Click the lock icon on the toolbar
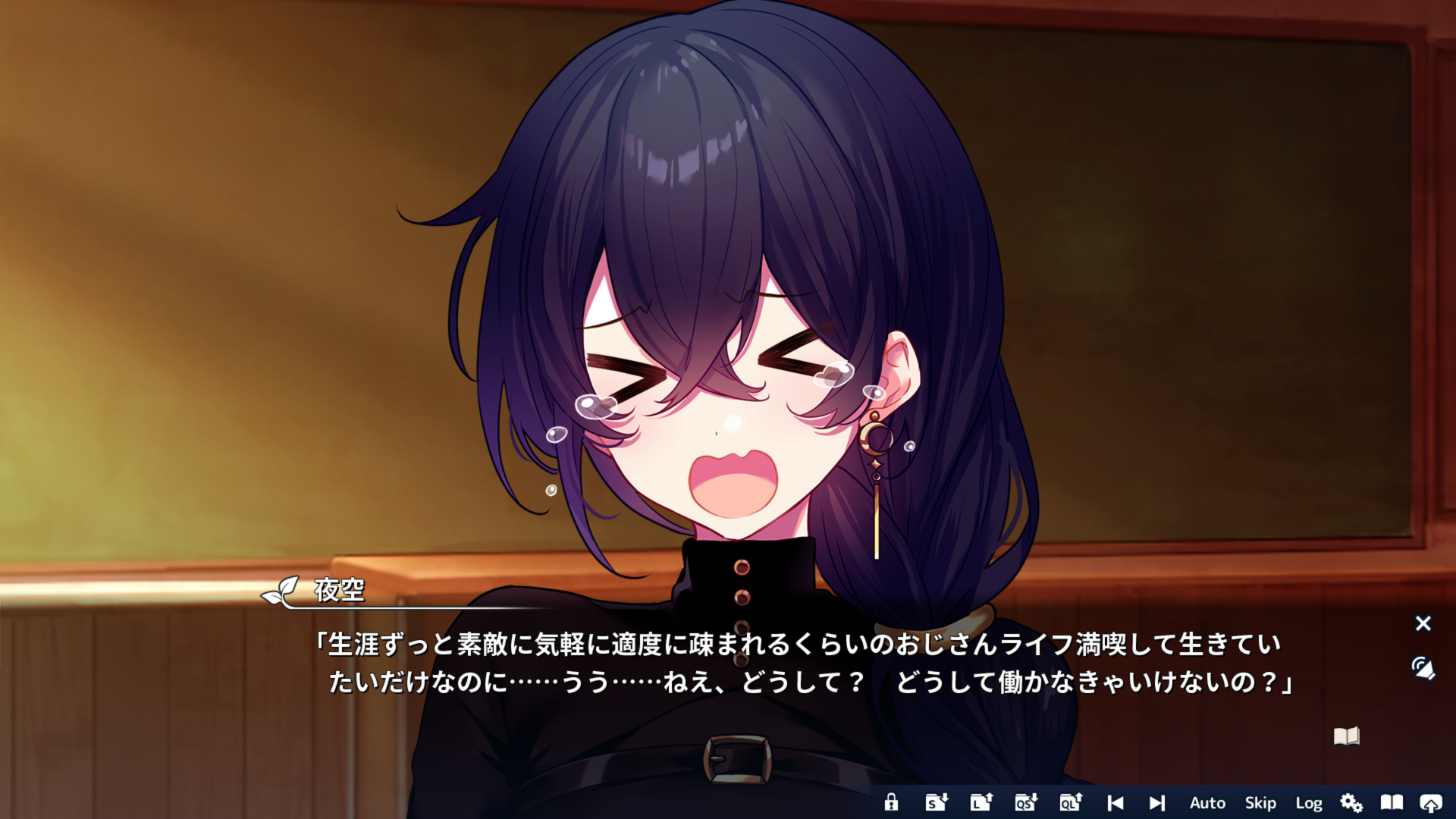The width and height of the screenshot is (1456, 819). pos(892,802)
